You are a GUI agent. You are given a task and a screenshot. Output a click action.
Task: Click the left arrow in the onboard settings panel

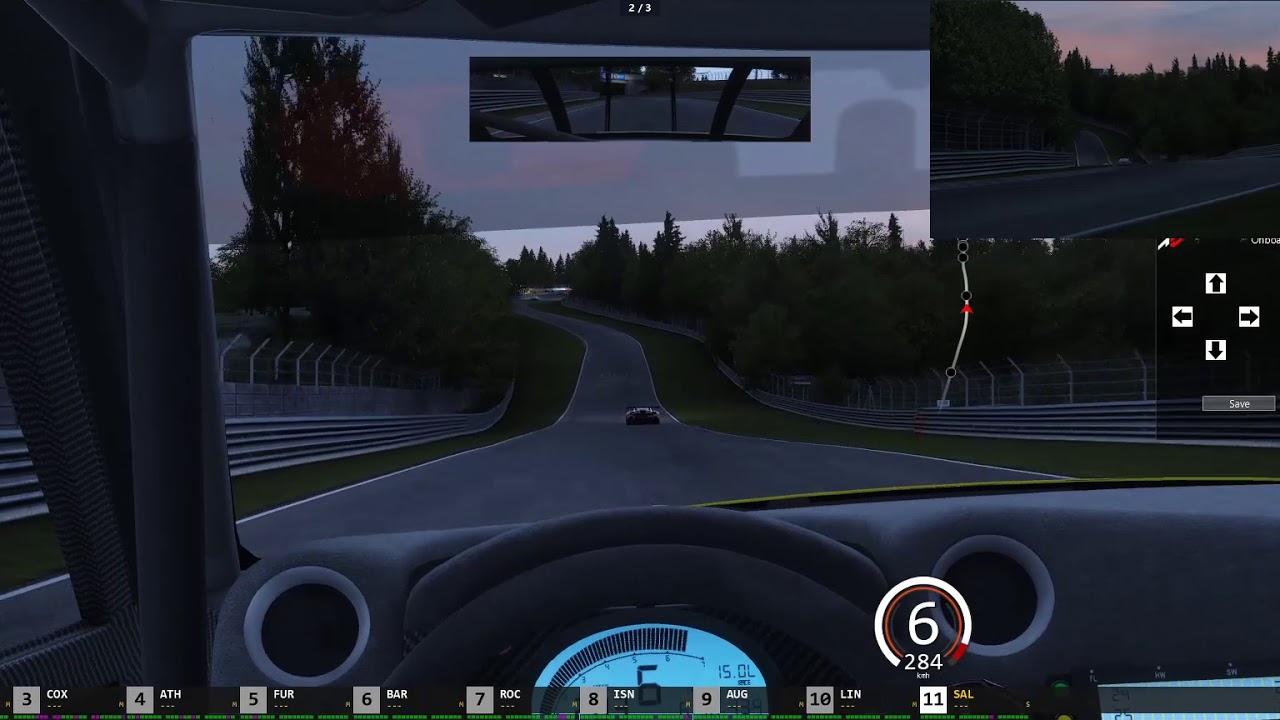coord(1182,317)
